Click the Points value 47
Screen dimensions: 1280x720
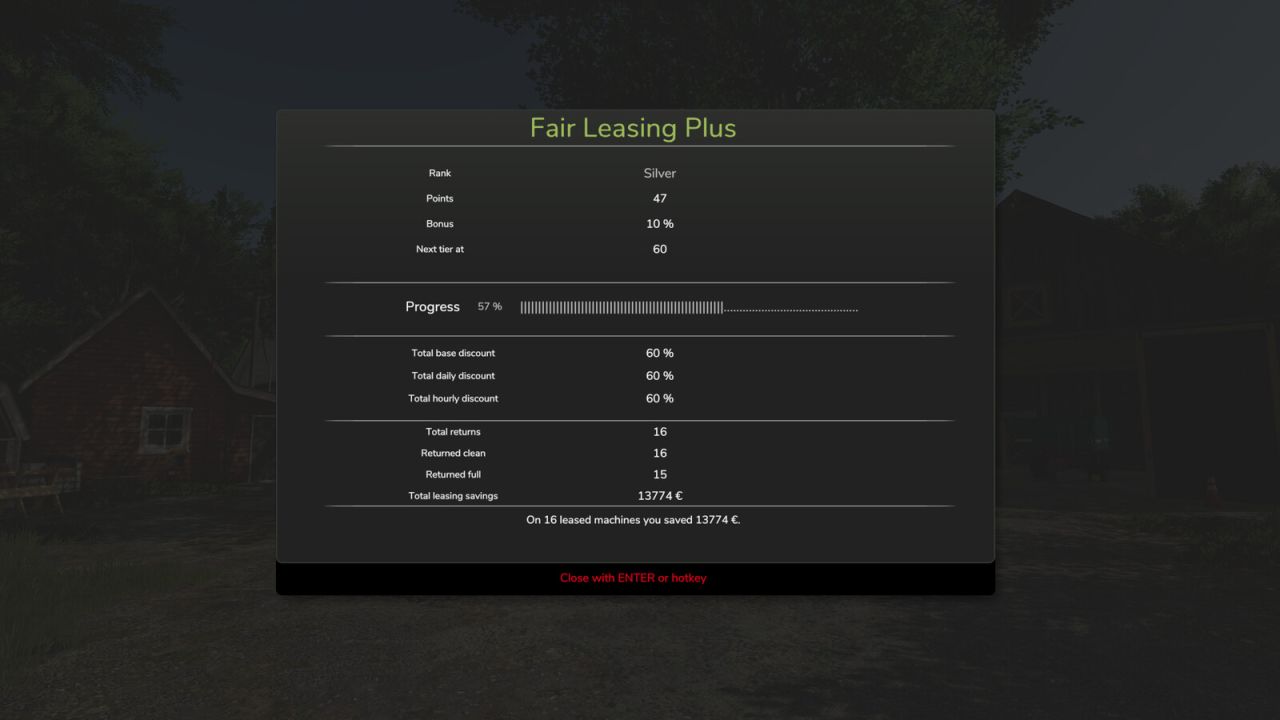coord(659,198)
